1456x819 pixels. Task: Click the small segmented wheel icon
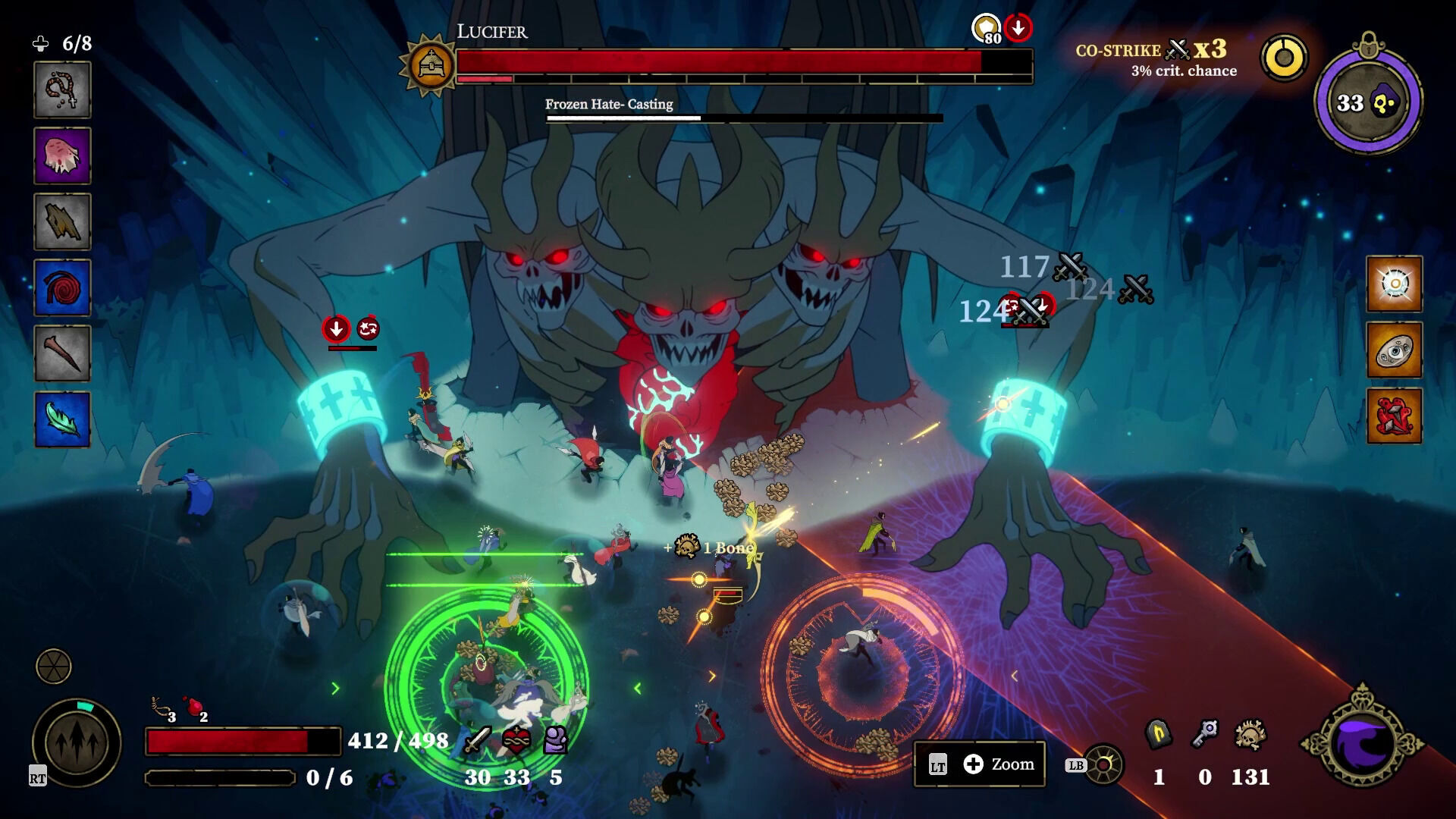tap(54, 667)
